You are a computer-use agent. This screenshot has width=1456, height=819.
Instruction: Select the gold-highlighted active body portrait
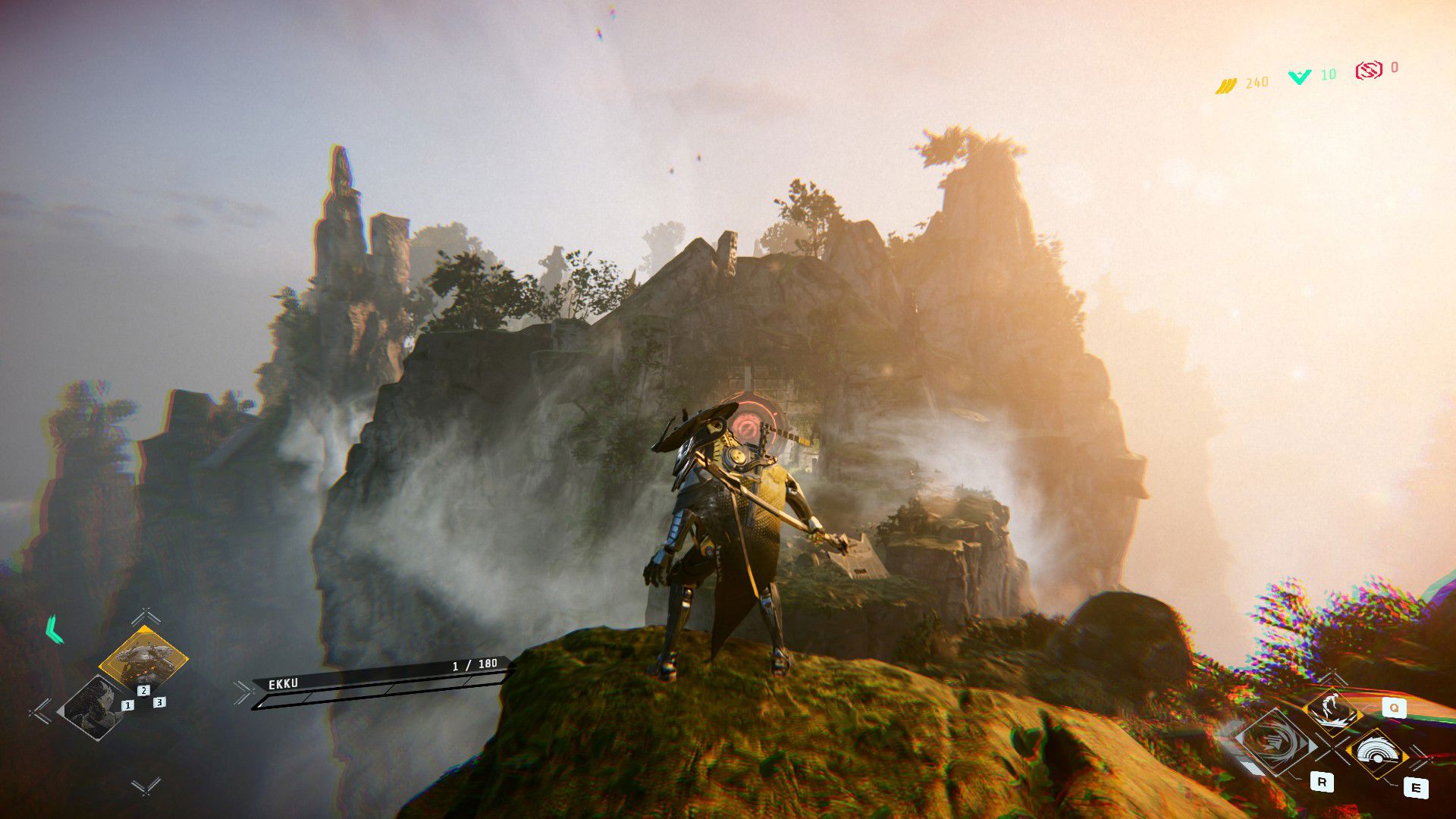coord(143,657)
